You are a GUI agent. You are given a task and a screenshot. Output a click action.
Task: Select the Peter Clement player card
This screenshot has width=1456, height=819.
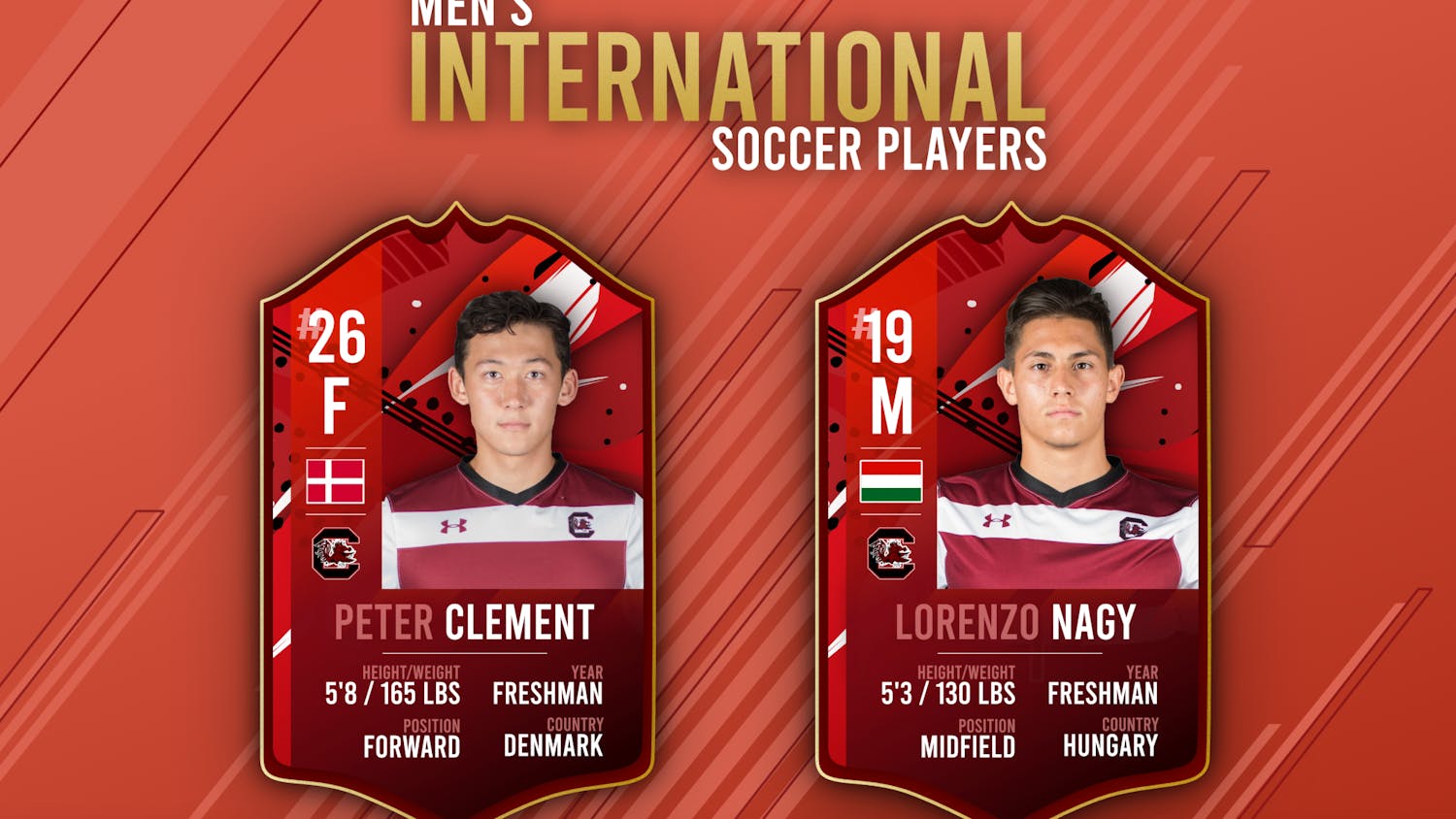[457, 505]
